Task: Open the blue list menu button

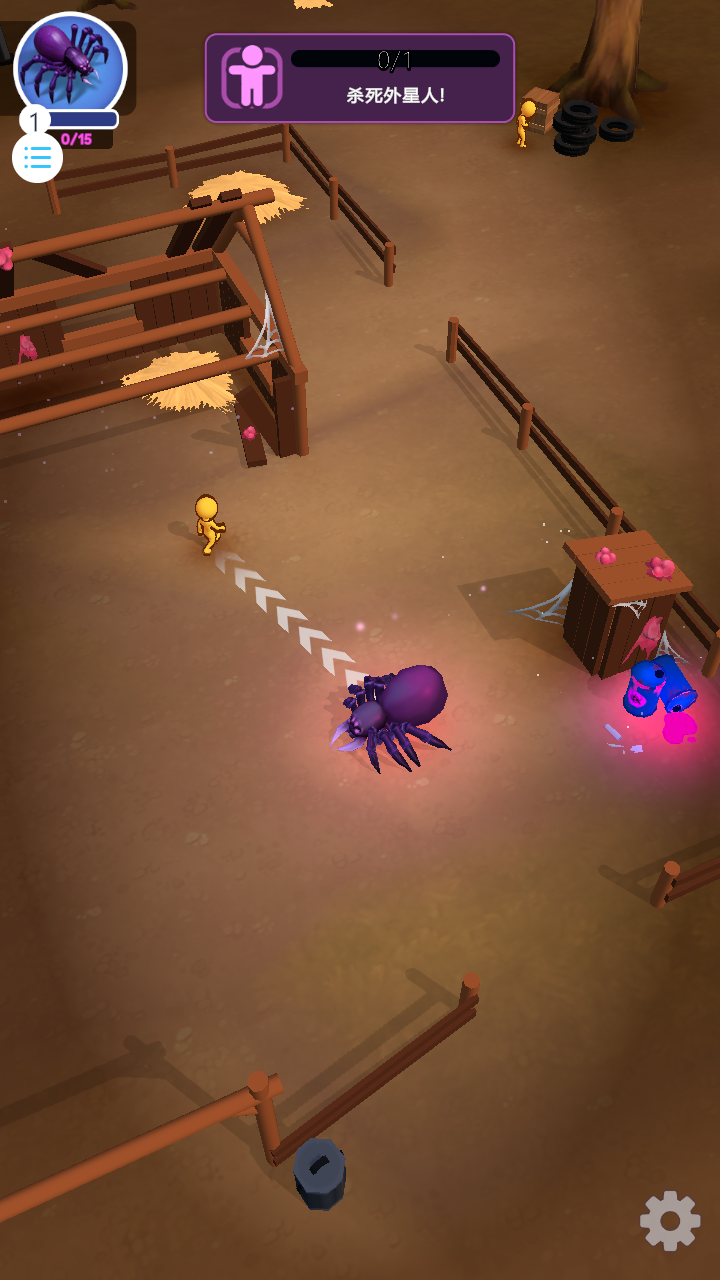Action: pyautogui.click(x=38, y=157)
